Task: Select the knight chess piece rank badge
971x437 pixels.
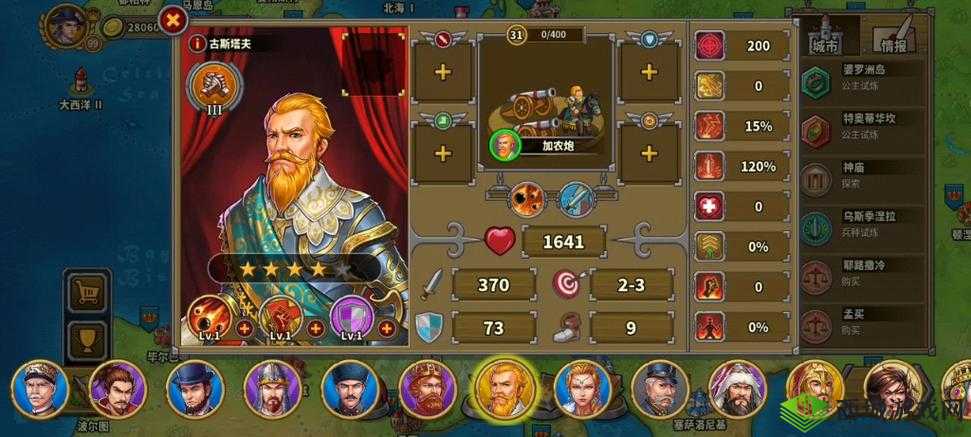Action: click(x=213, y=83)
